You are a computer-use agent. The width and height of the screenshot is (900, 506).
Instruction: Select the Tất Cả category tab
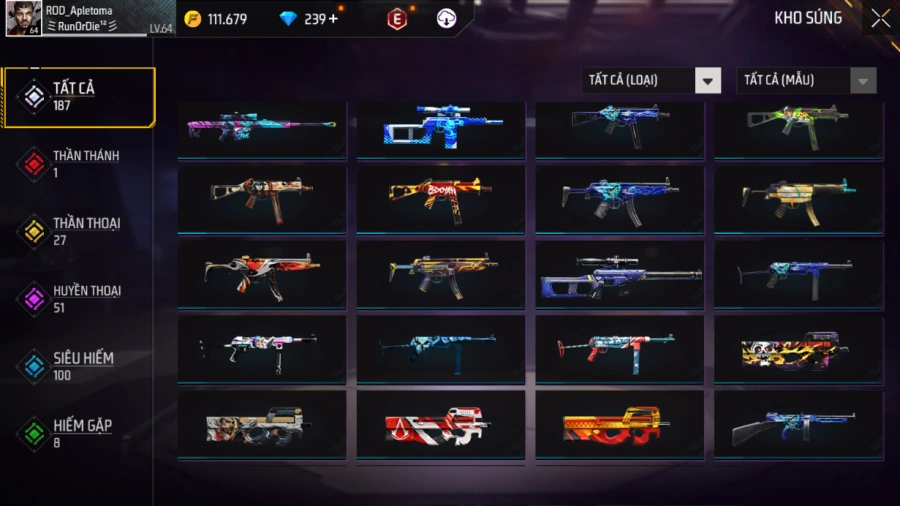78,97
